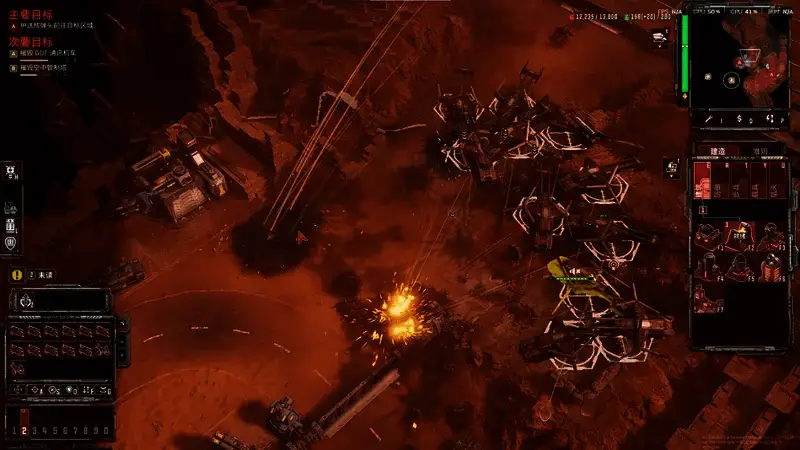Viewport: 800px width, 450px height.
Task: Click the selected unit portrait panel
Action: pos(60,300)
